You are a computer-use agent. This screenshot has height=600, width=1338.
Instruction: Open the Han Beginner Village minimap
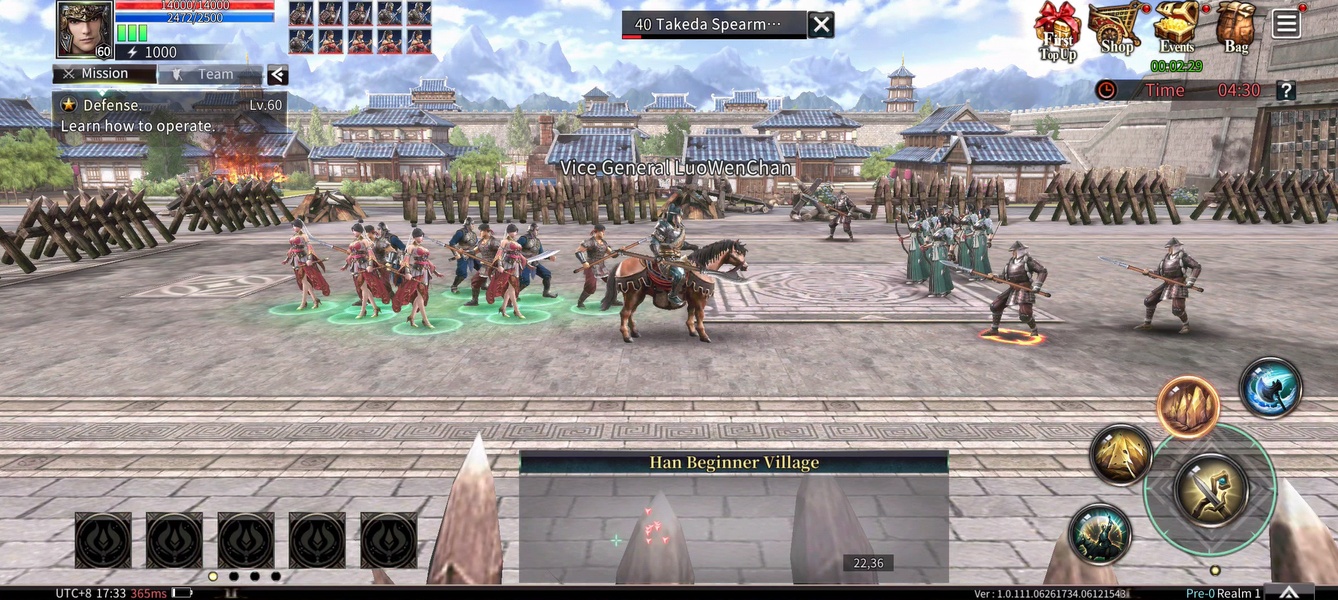tap(733, 517)
